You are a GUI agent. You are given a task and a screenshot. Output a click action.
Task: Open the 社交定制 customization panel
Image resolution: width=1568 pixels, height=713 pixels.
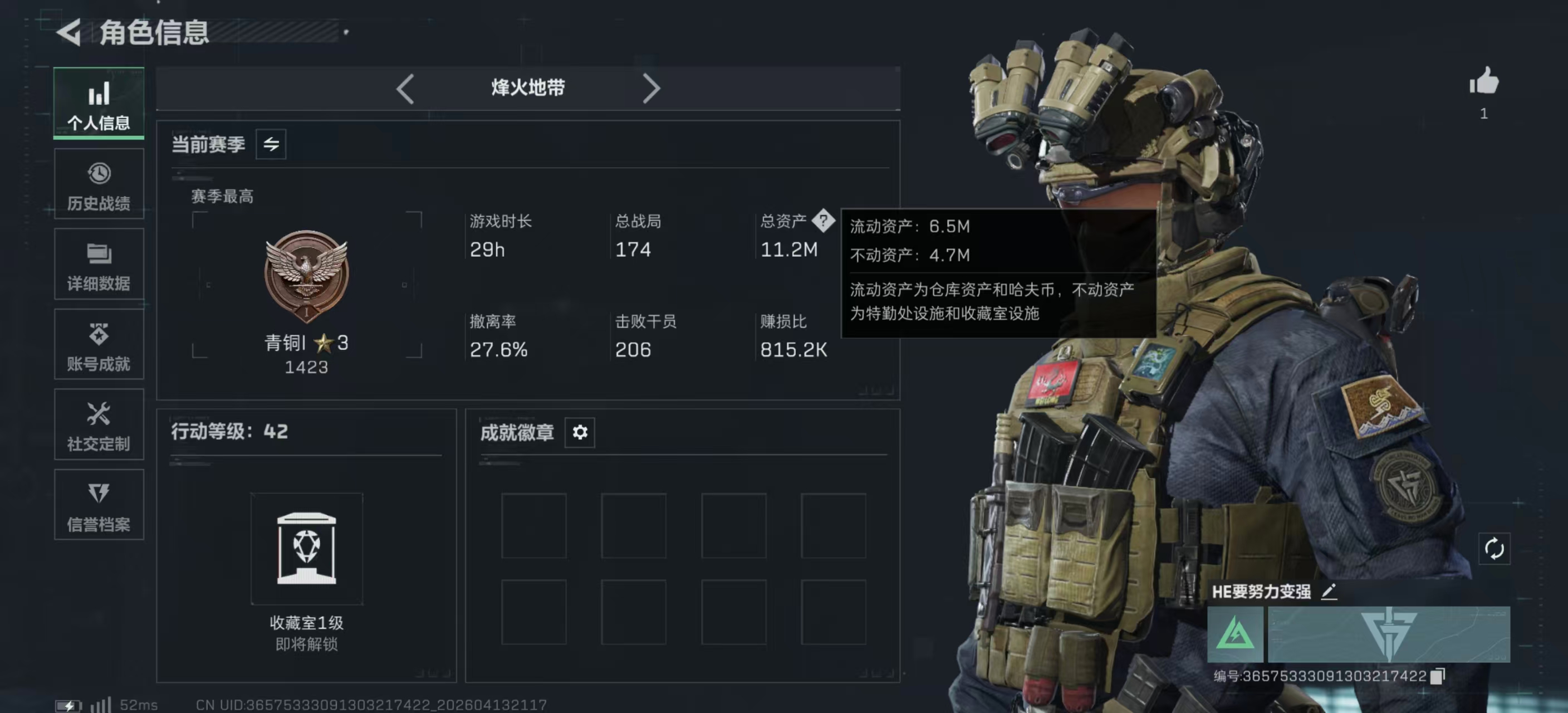[x=99, y=424]
